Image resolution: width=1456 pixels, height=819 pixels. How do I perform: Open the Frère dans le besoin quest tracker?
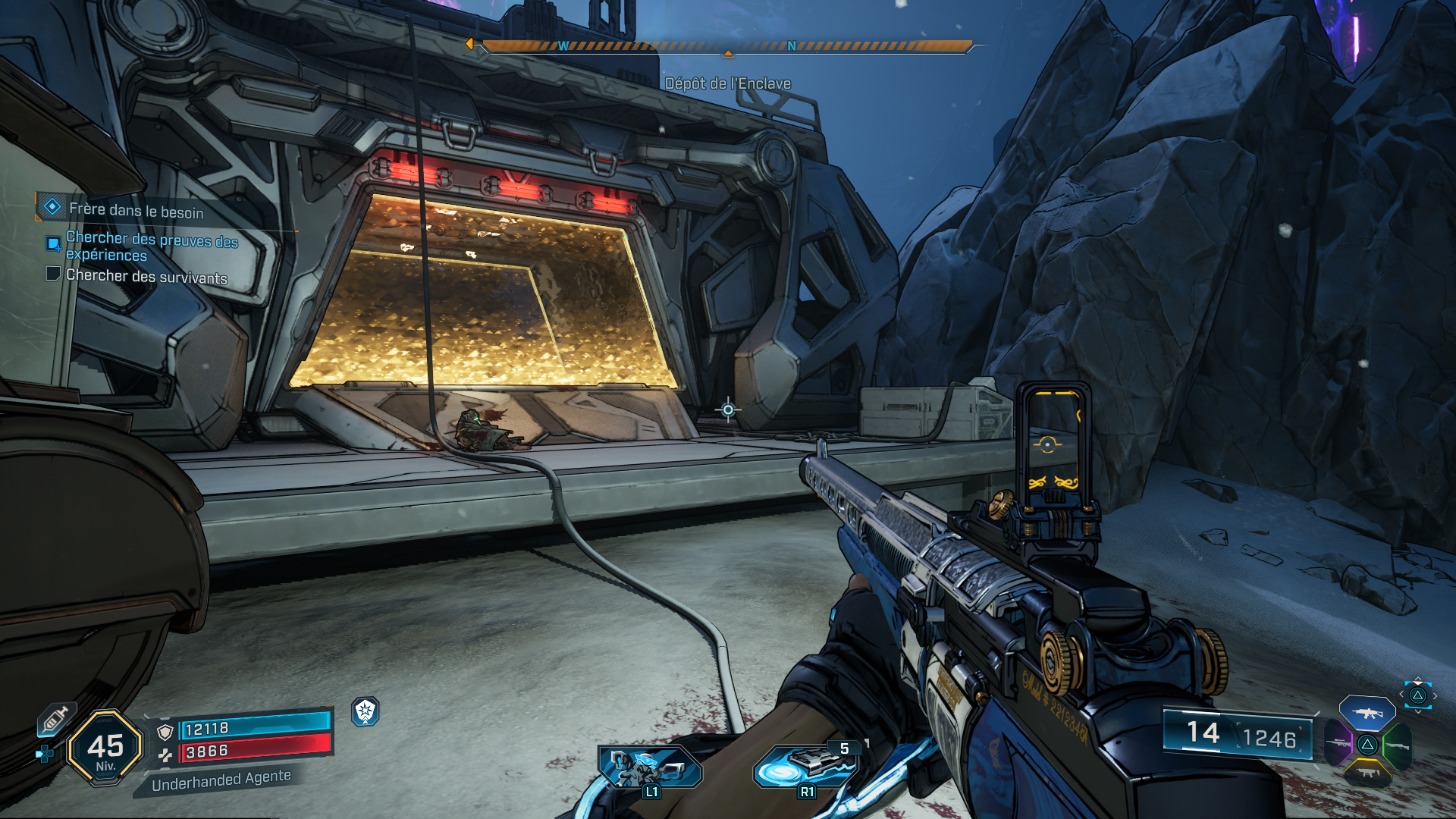pos(135,210)
